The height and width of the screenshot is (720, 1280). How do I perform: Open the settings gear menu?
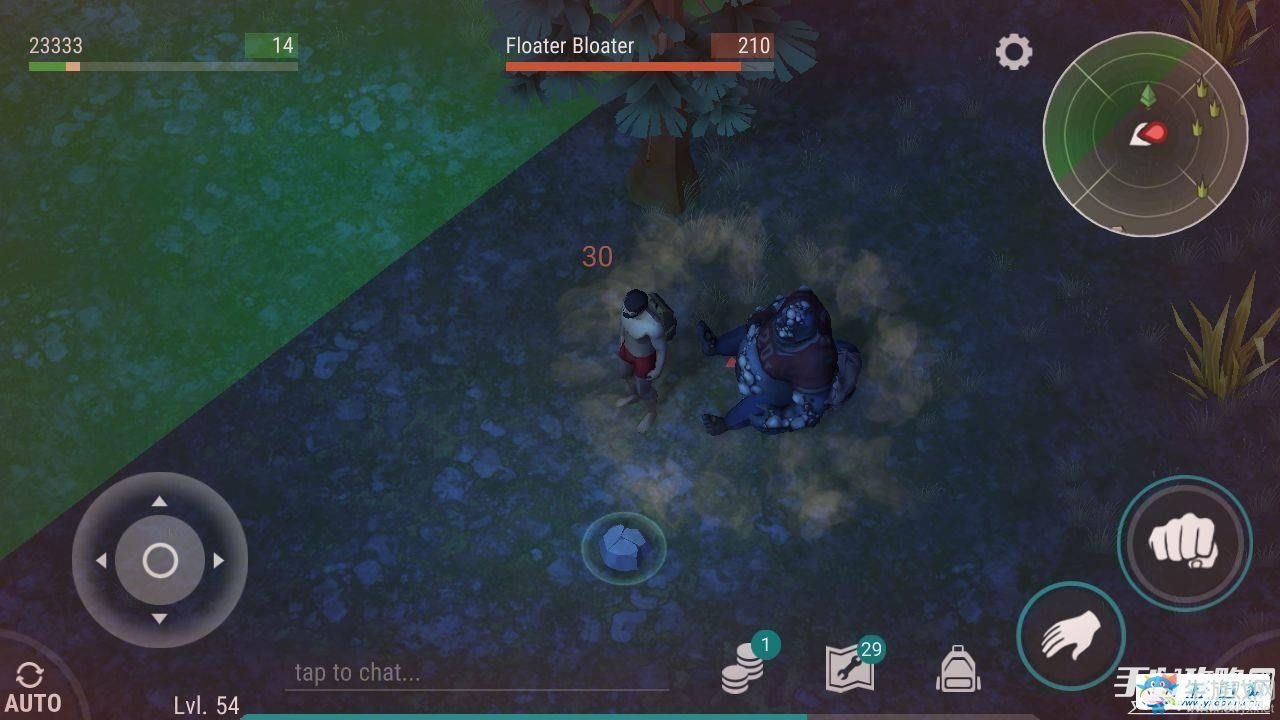coord(1013,51)
